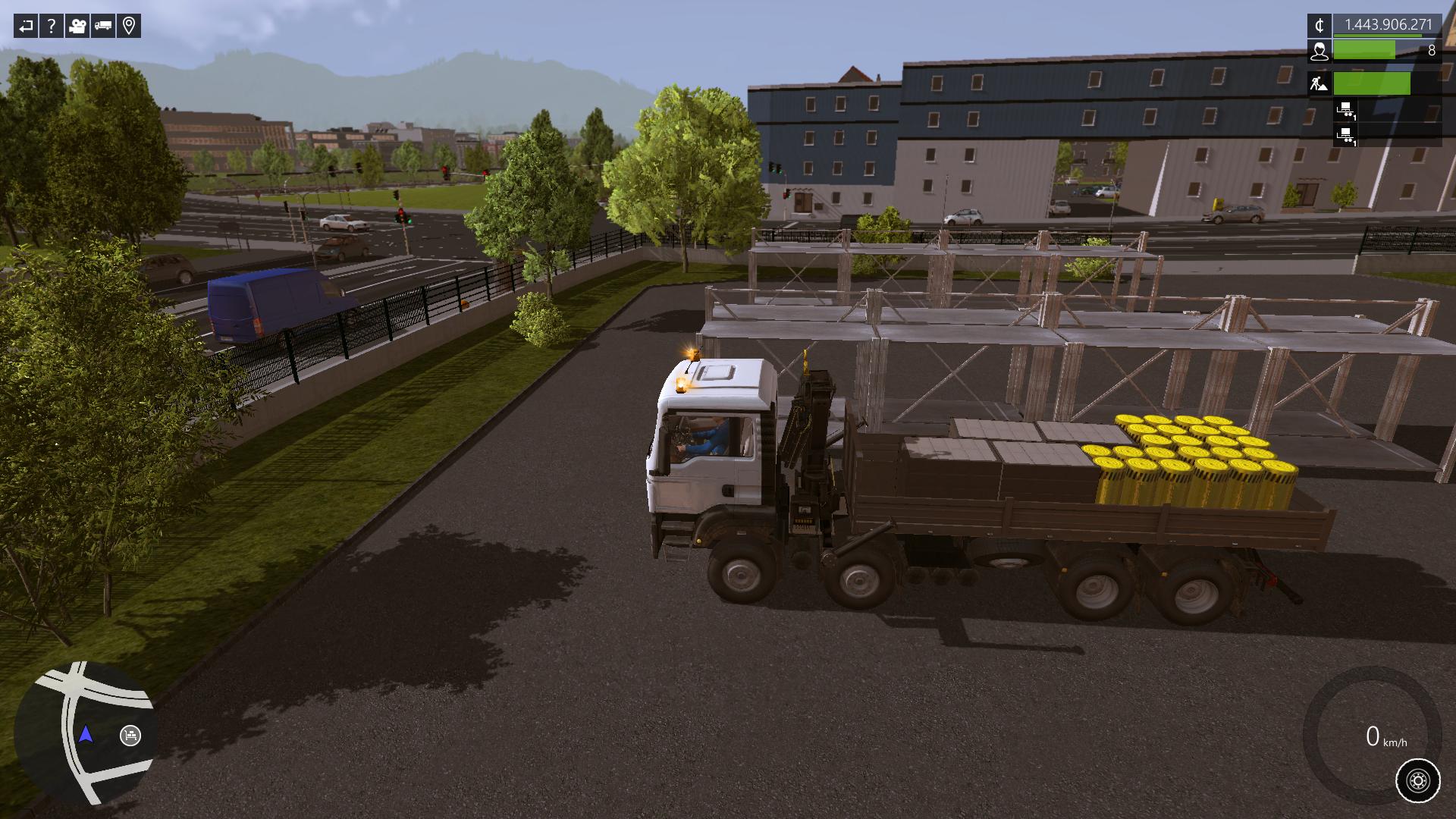Open the question mark help button
The height and width of the screenshot is (819, 1456).
(x=52, y=27)
